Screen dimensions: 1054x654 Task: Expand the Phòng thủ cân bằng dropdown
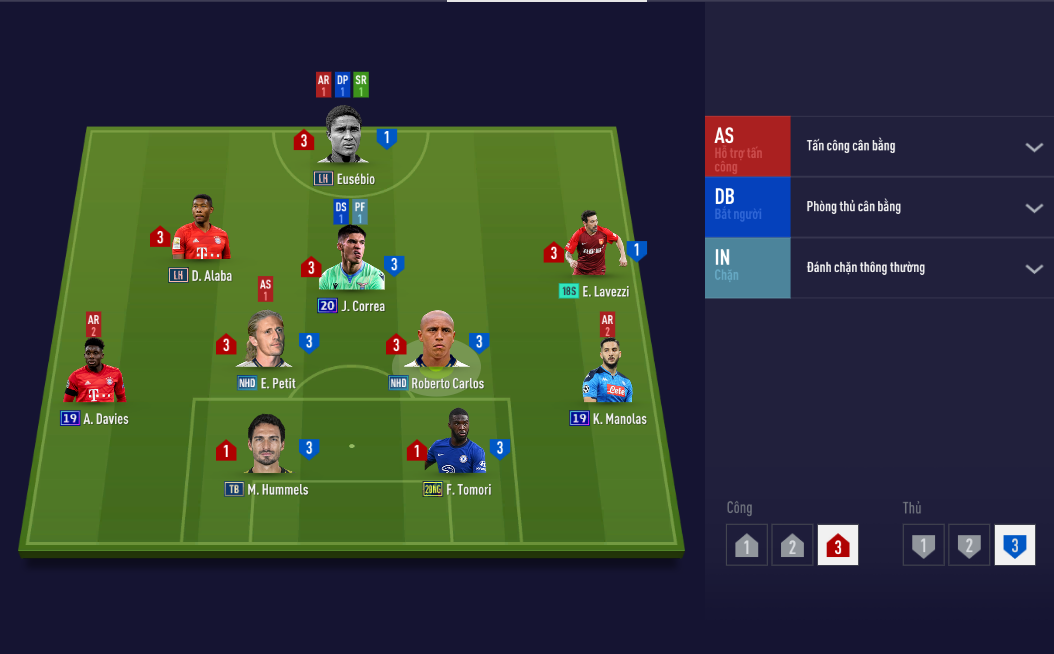[1033, 208]
